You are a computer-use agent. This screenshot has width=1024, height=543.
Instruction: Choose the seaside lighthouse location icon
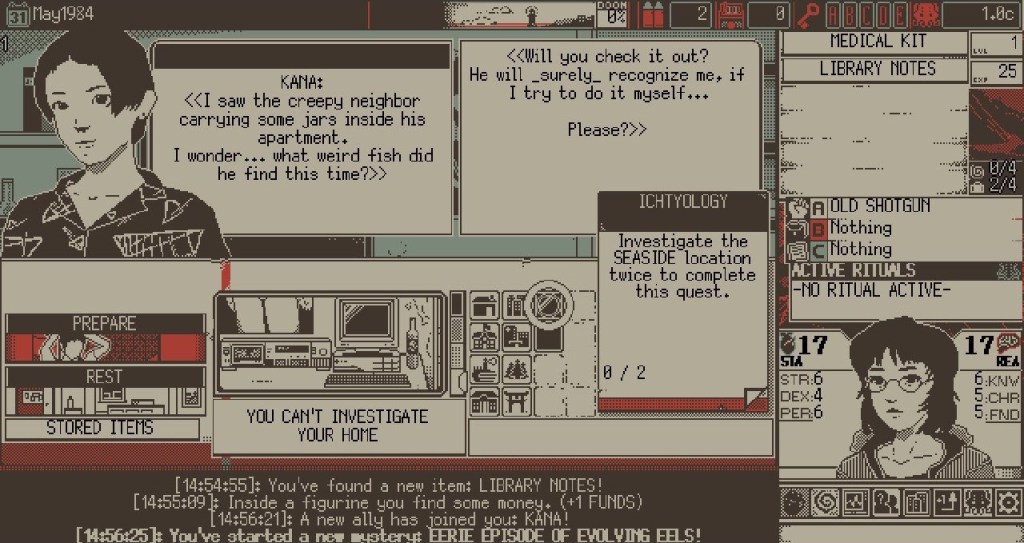pos(484,371)
